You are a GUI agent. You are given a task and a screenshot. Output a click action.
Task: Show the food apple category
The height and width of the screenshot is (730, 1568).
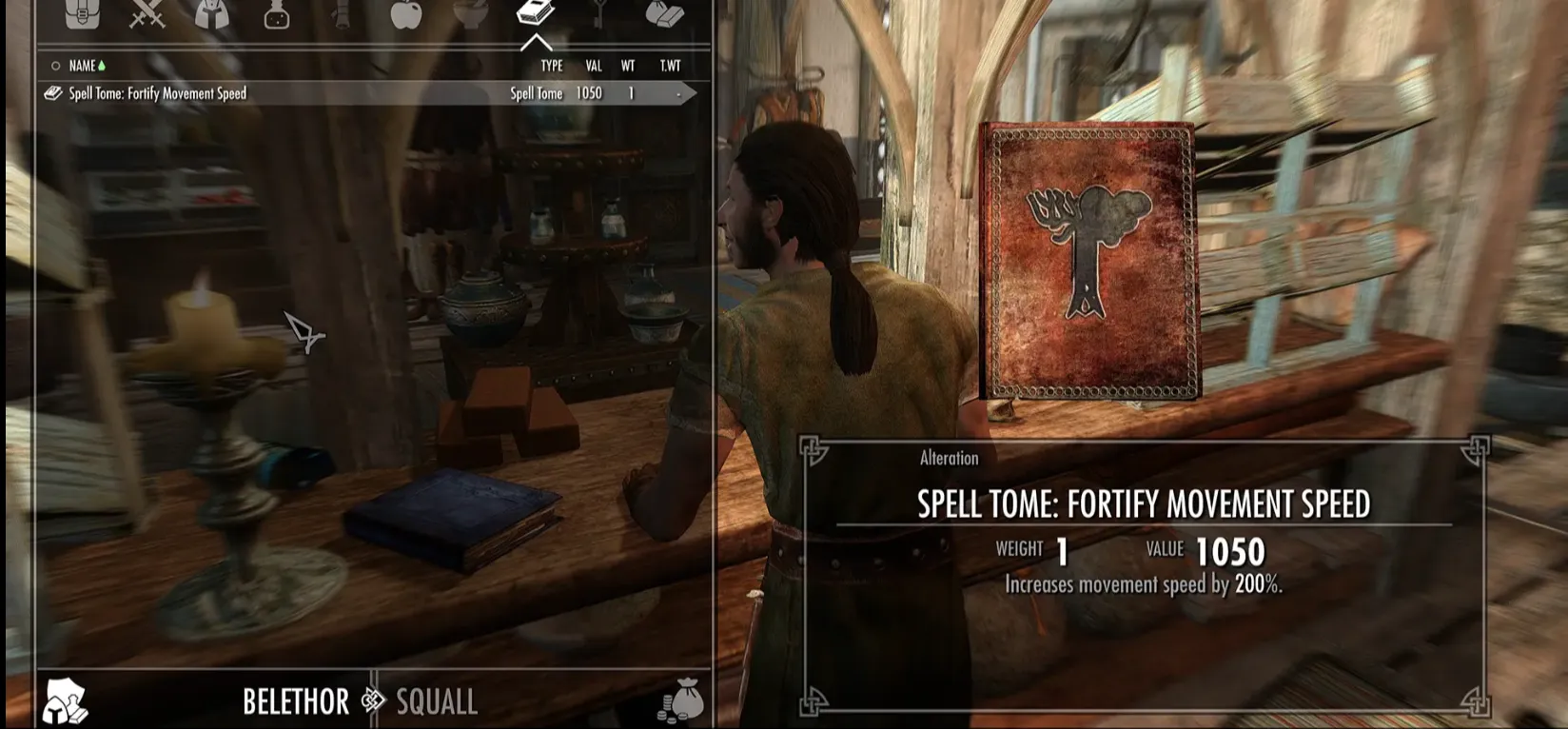click(x=406, y=13)
